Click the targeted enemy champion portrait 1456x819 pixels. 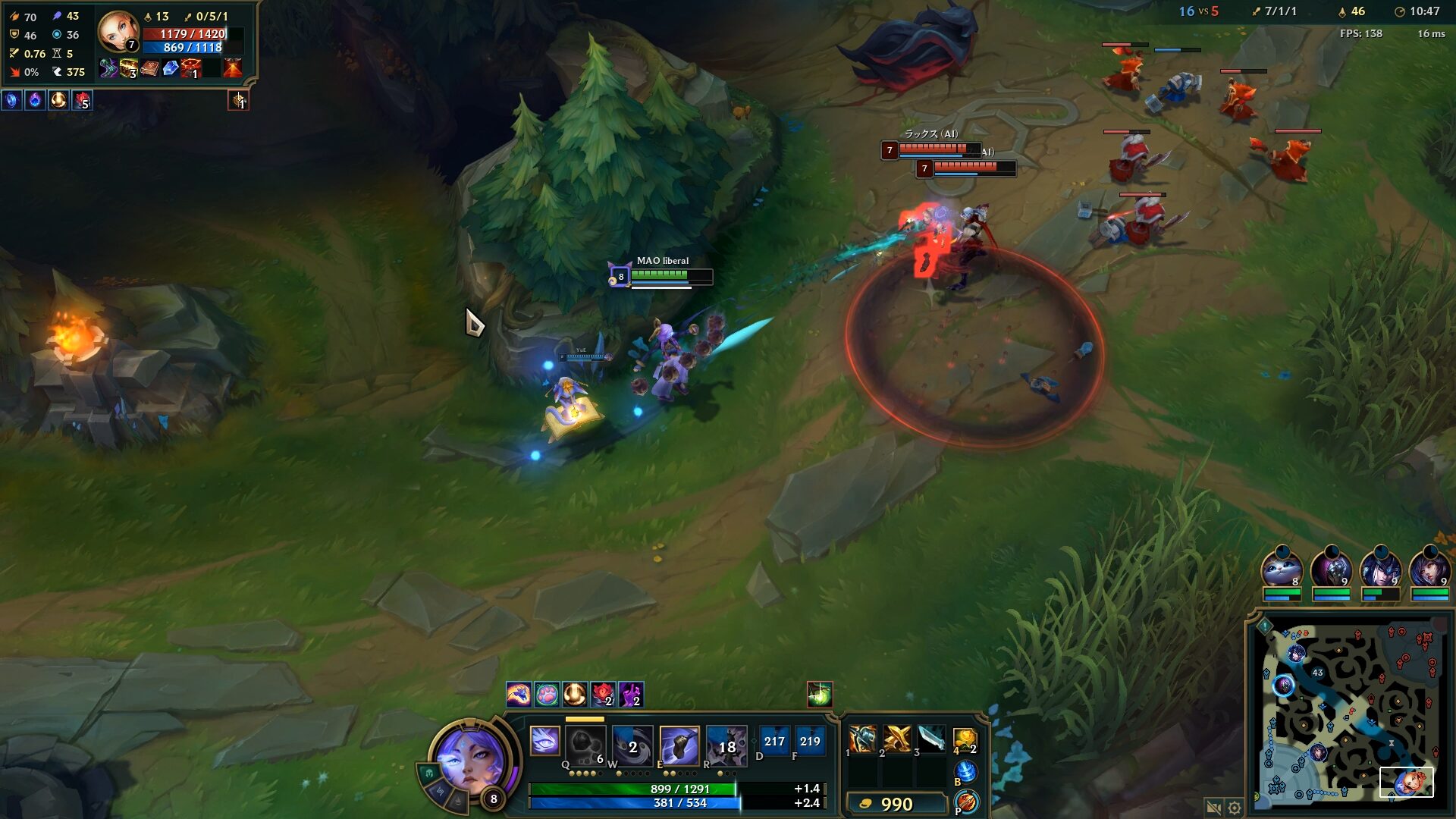(x=118, y=32)
